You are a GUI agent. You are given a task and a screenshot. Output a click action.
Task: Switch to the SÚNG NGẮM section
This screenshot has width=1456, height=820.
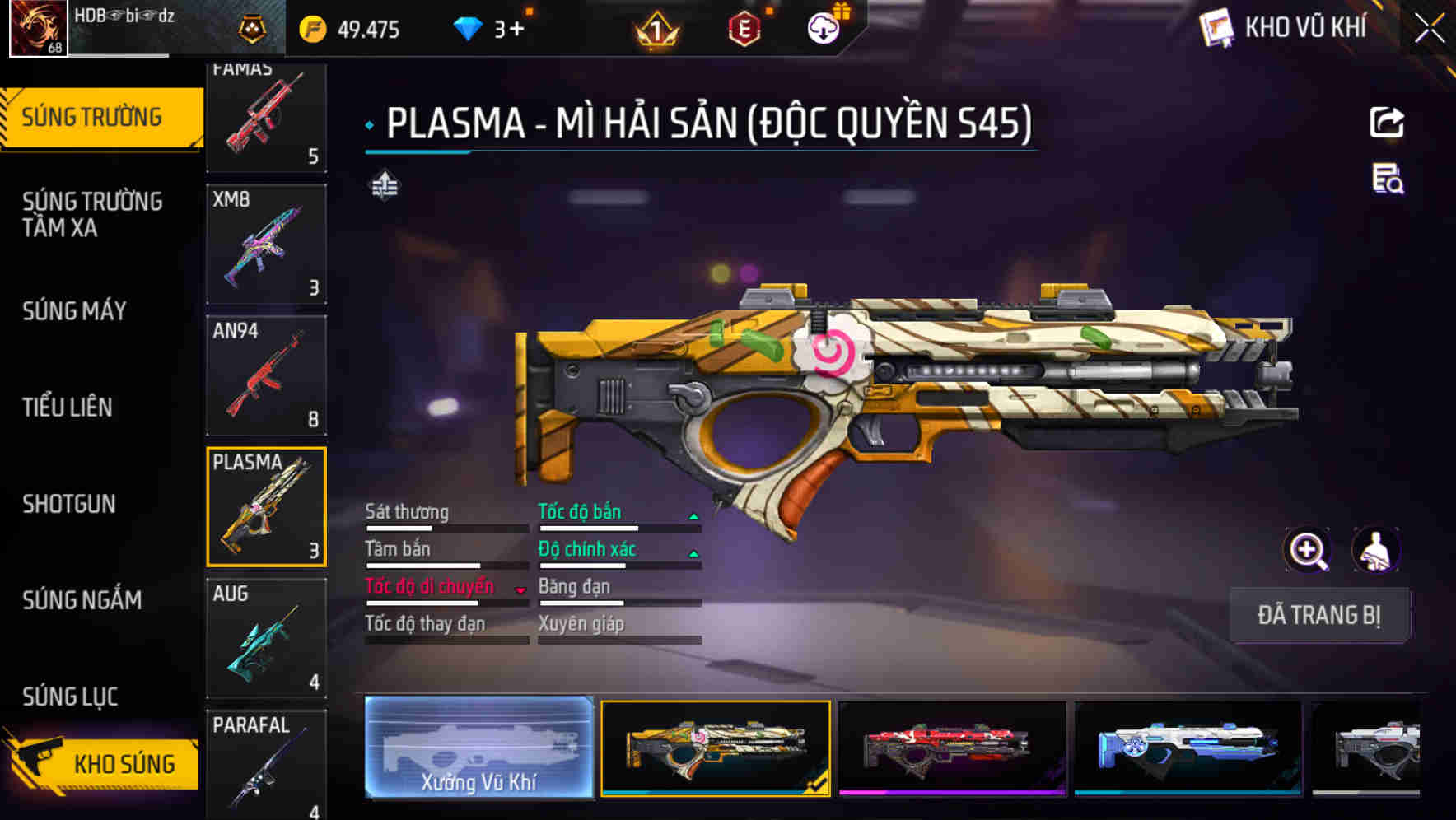pos(83,600)
